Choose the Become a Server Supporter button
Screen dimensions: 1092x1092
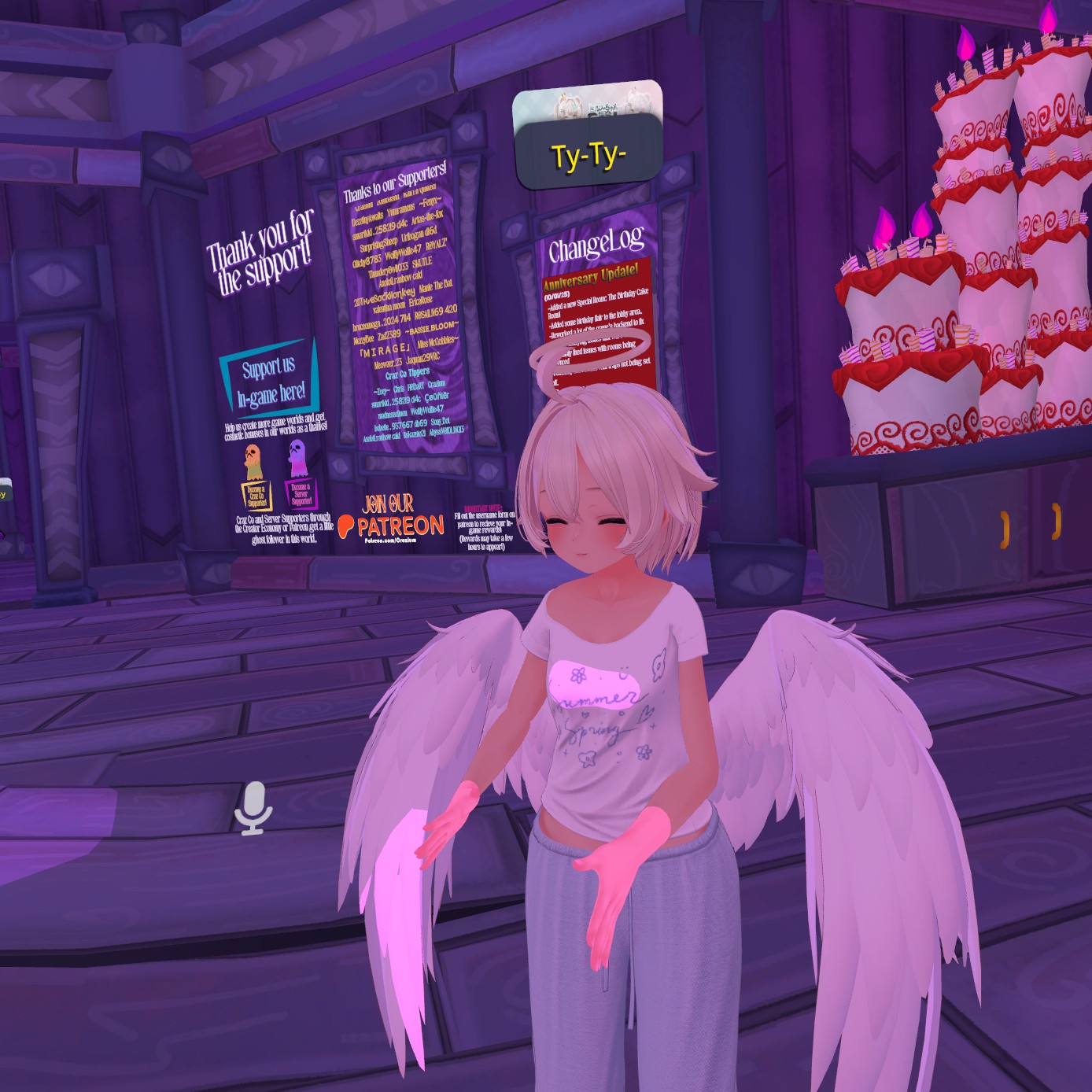coord(300,493)
